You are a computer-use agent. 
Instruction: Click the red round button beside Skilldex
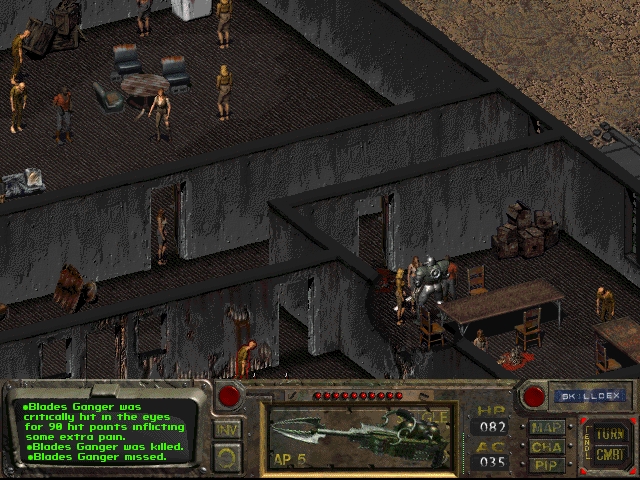[x=534, y=396]
